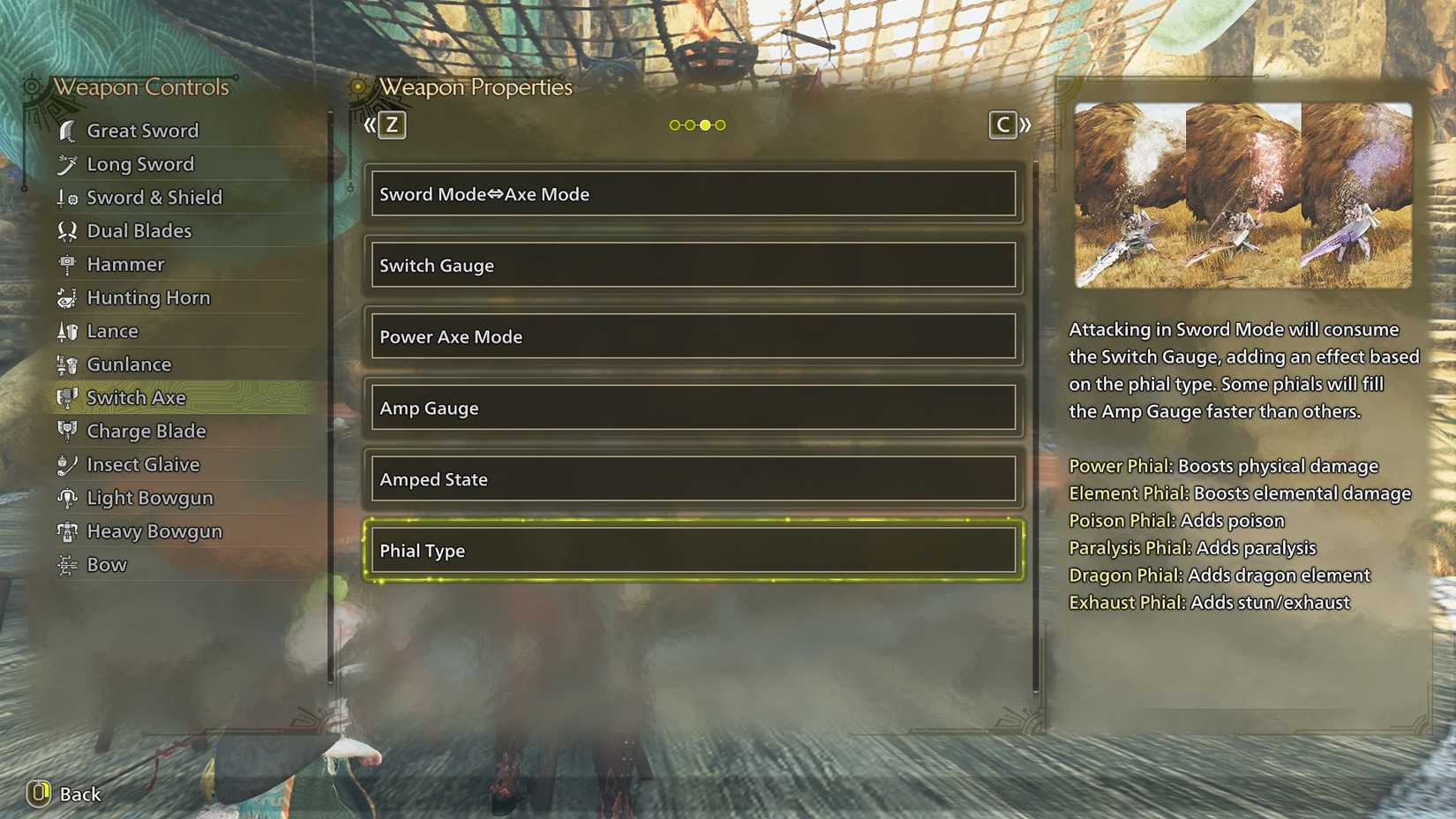Click the Switch Axe demonstration thumbnail

click(x=1242, y=196)
